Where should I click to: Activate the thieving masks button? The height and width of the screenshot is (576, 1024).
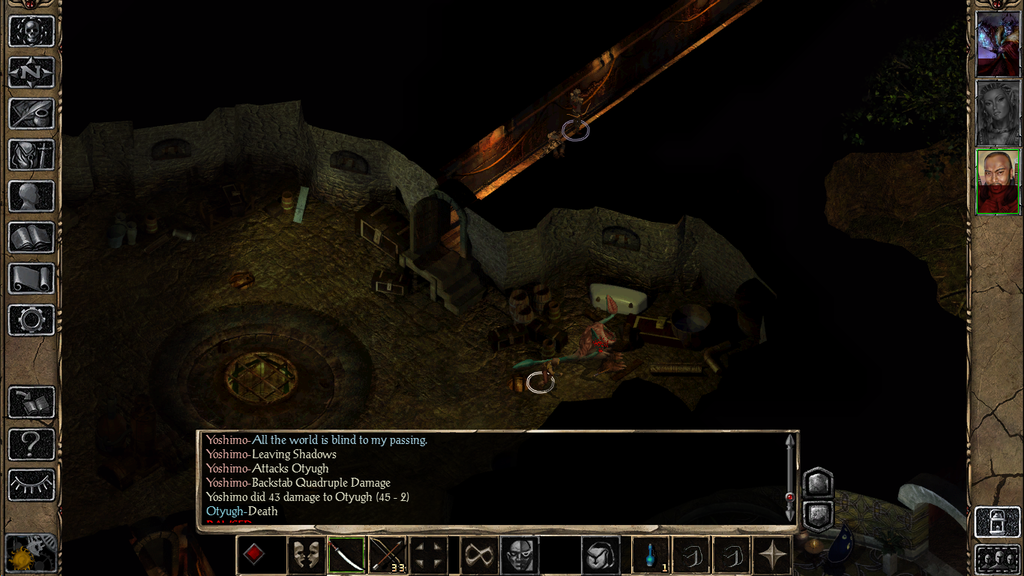(x=306, y=555)
